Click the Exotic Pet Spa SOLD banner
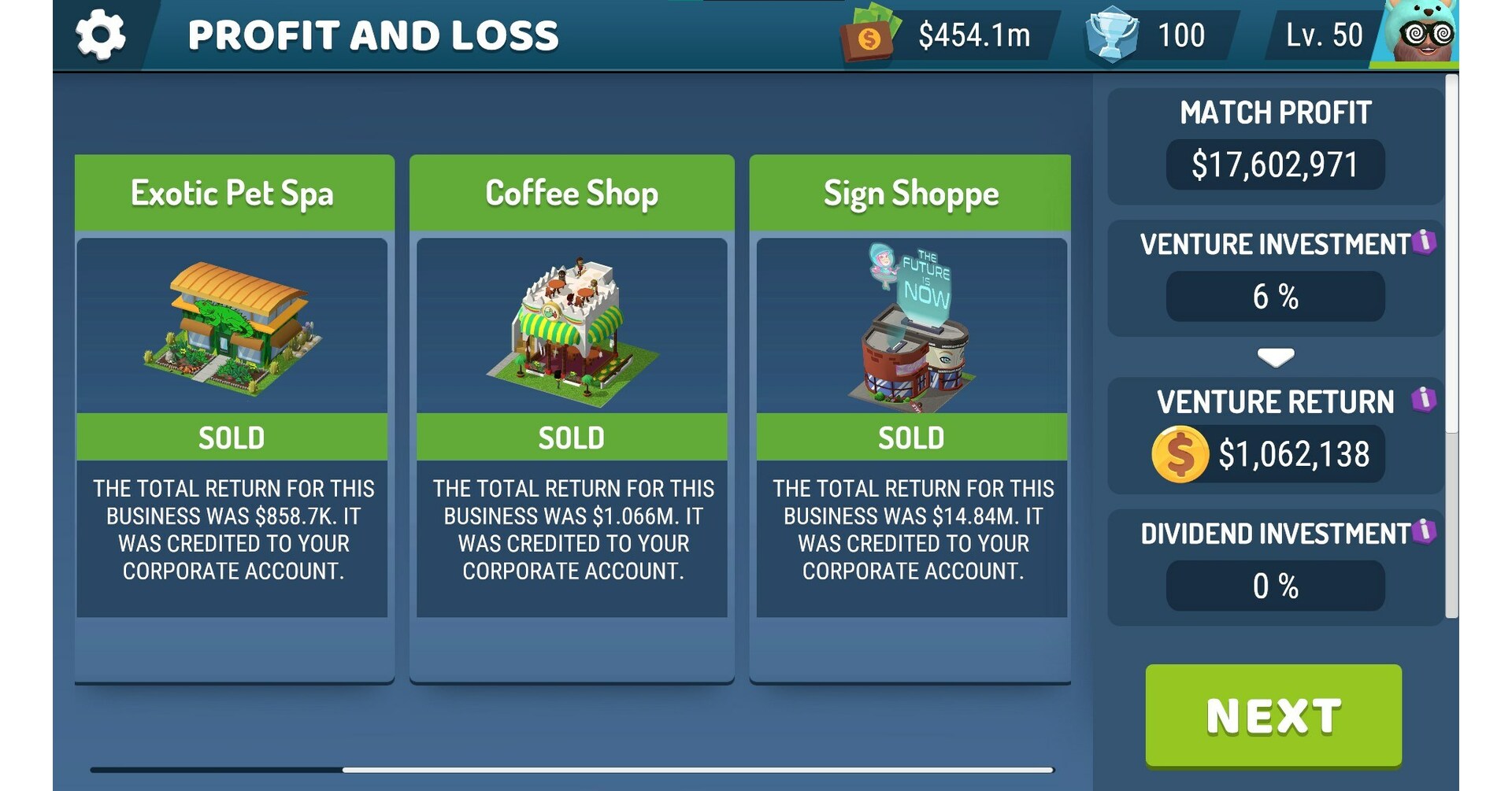The height and width of the screenshot is (791, 1512). point(234,438)
